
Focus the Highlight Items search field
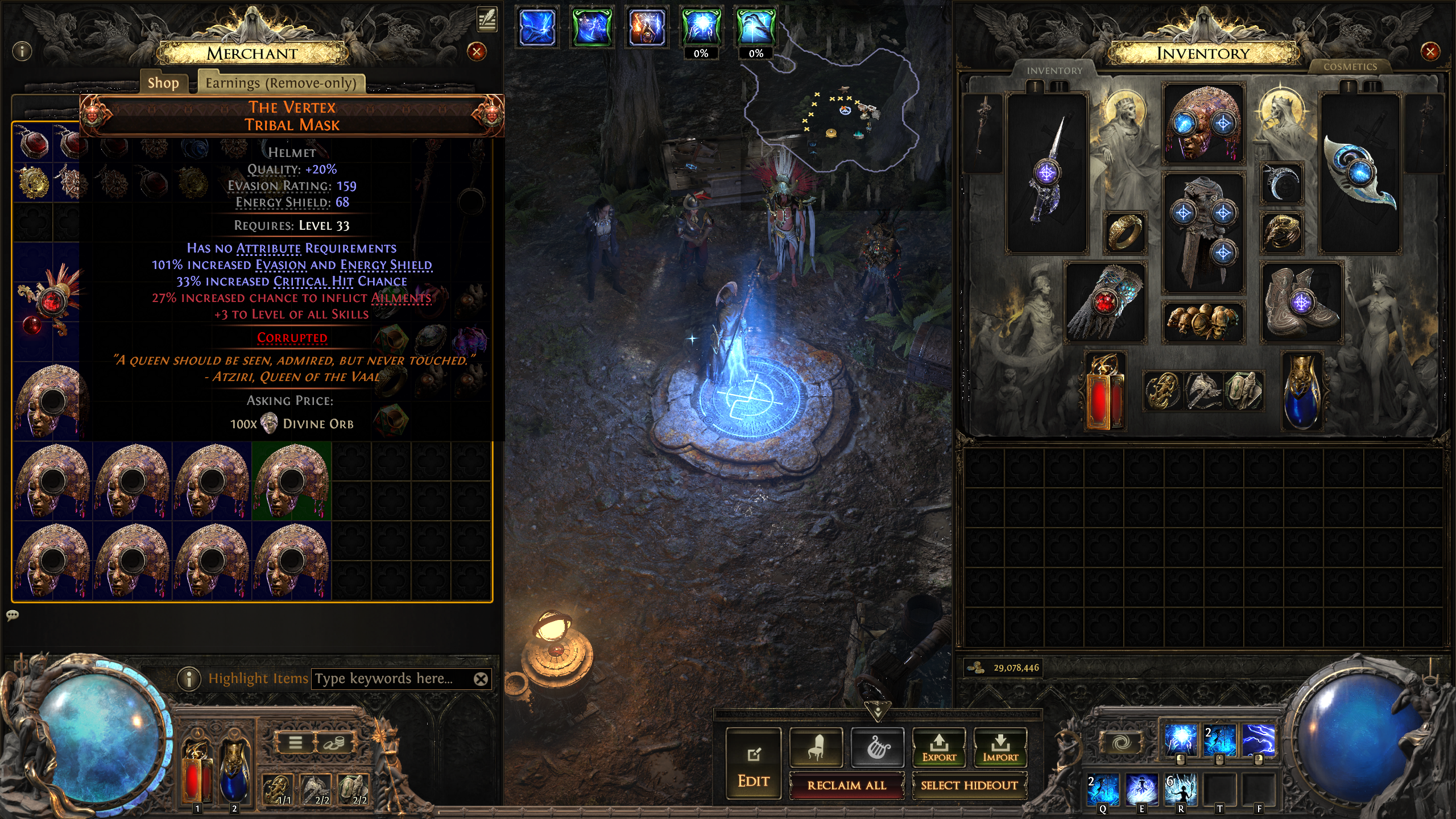(392, 679)
